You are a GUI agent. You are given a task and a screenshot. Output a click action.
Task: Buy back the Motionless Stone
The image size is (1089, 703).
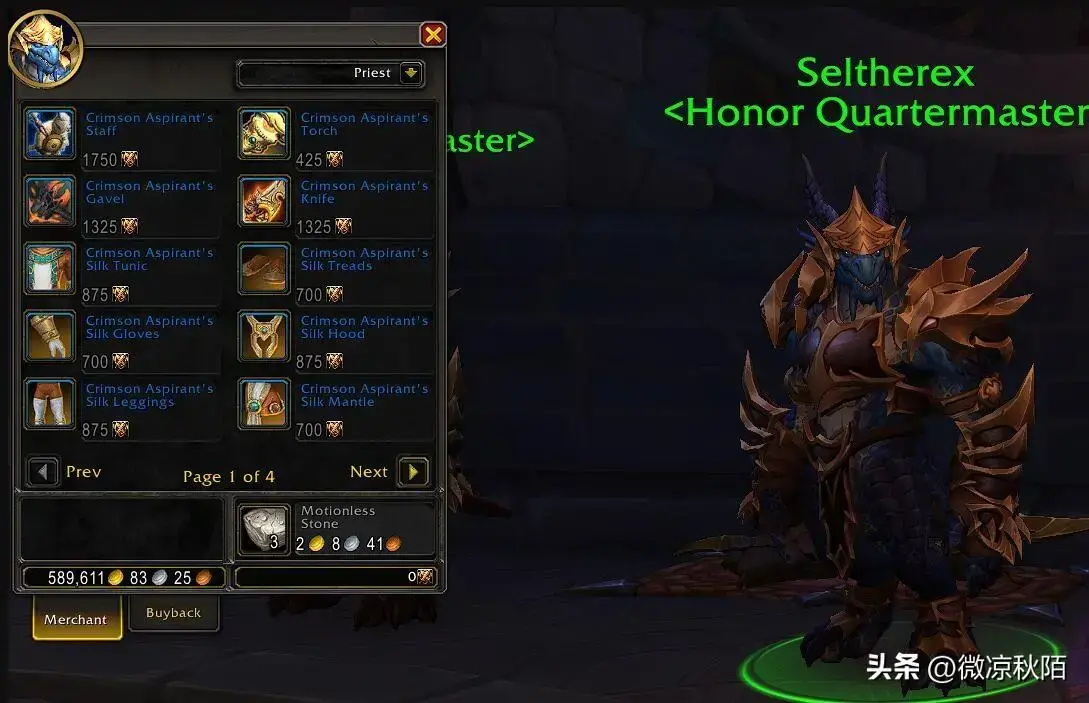click(264, 529)
